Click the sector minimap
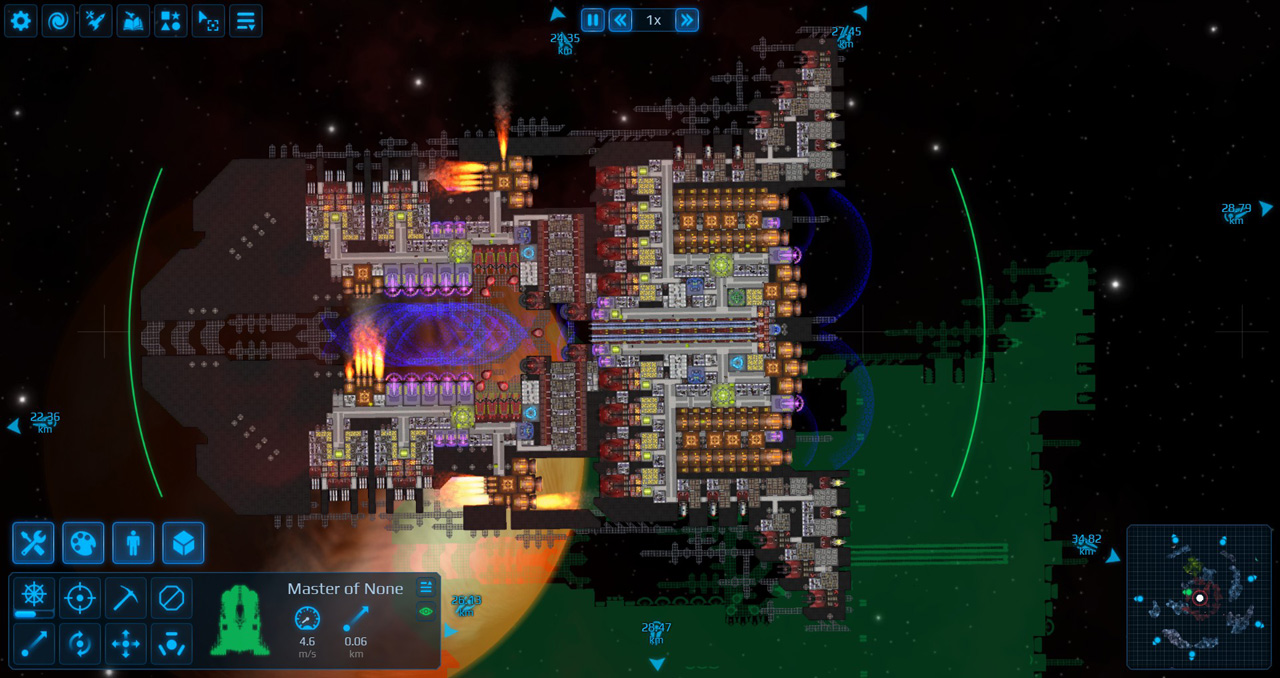This screenshot has height=678, width=1280. [1198, 597]
